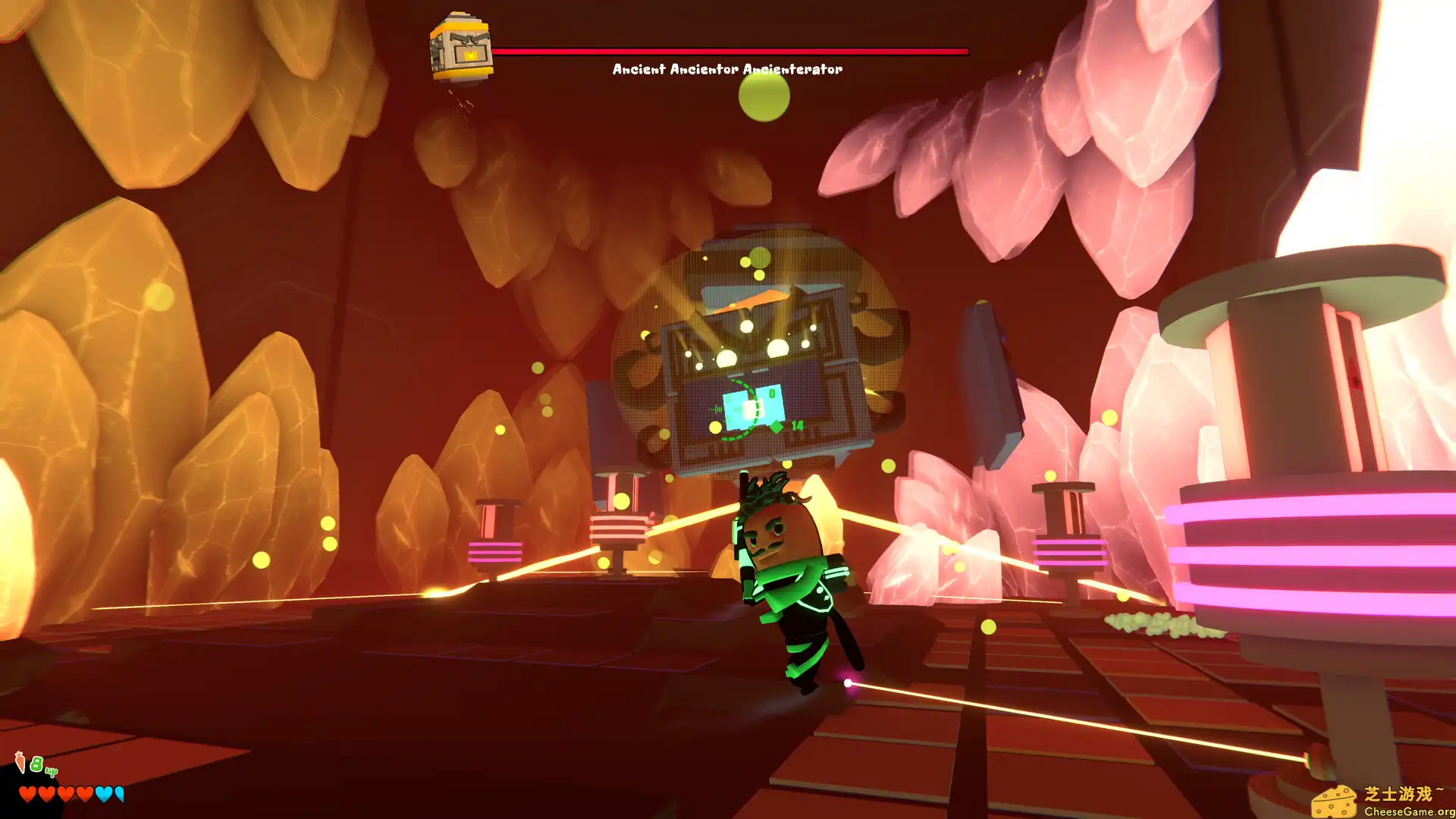Select the carrot lives icon
The width and height of the screenshot is (1456, 819).
20,761
